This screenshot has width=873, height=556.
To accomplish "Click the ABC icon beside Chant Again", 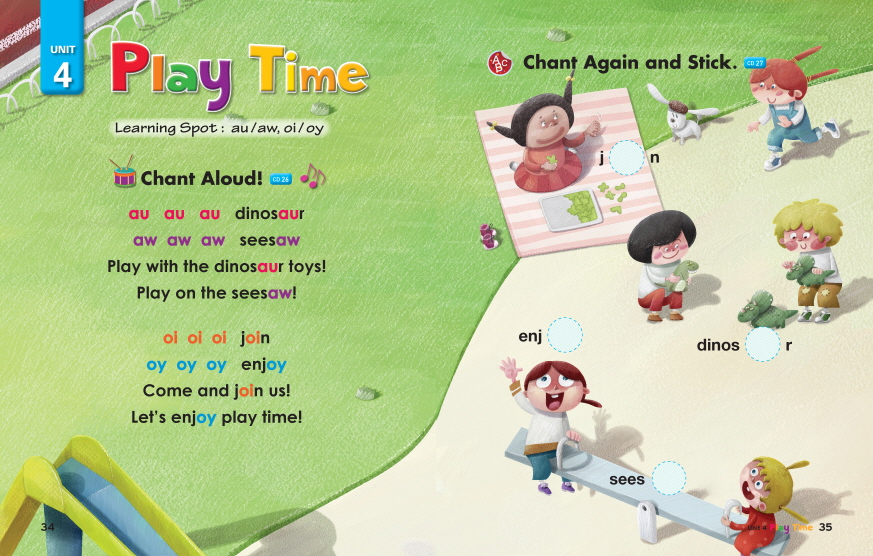I will [x=500, y=63].
